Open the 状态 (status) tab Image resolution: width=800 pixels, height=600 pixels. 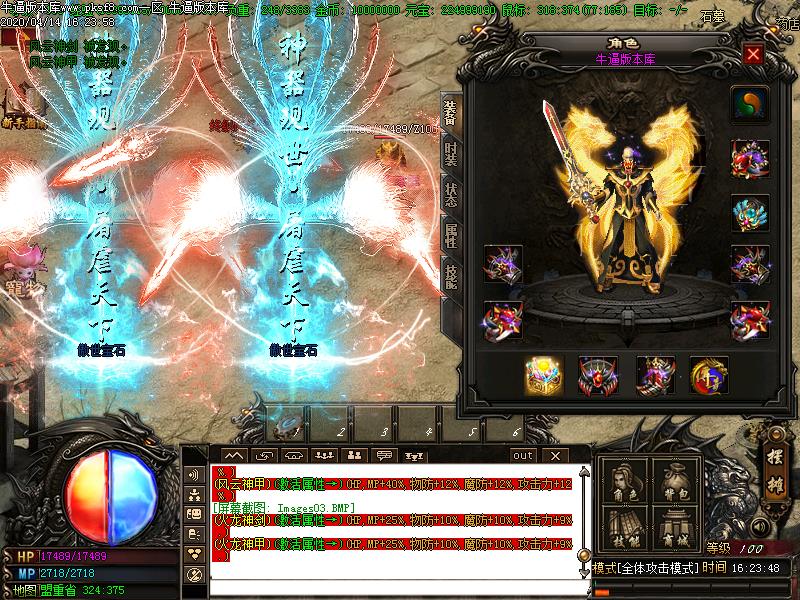tap(451, 195)
